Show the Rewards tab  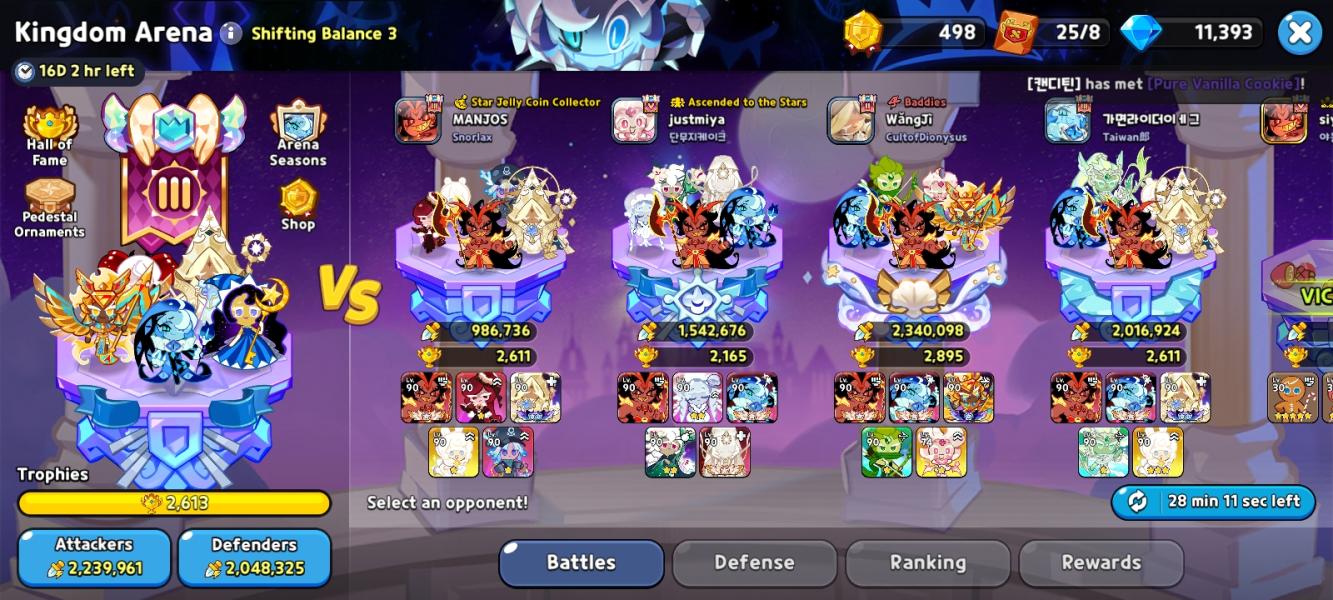tap(1101, 563)
